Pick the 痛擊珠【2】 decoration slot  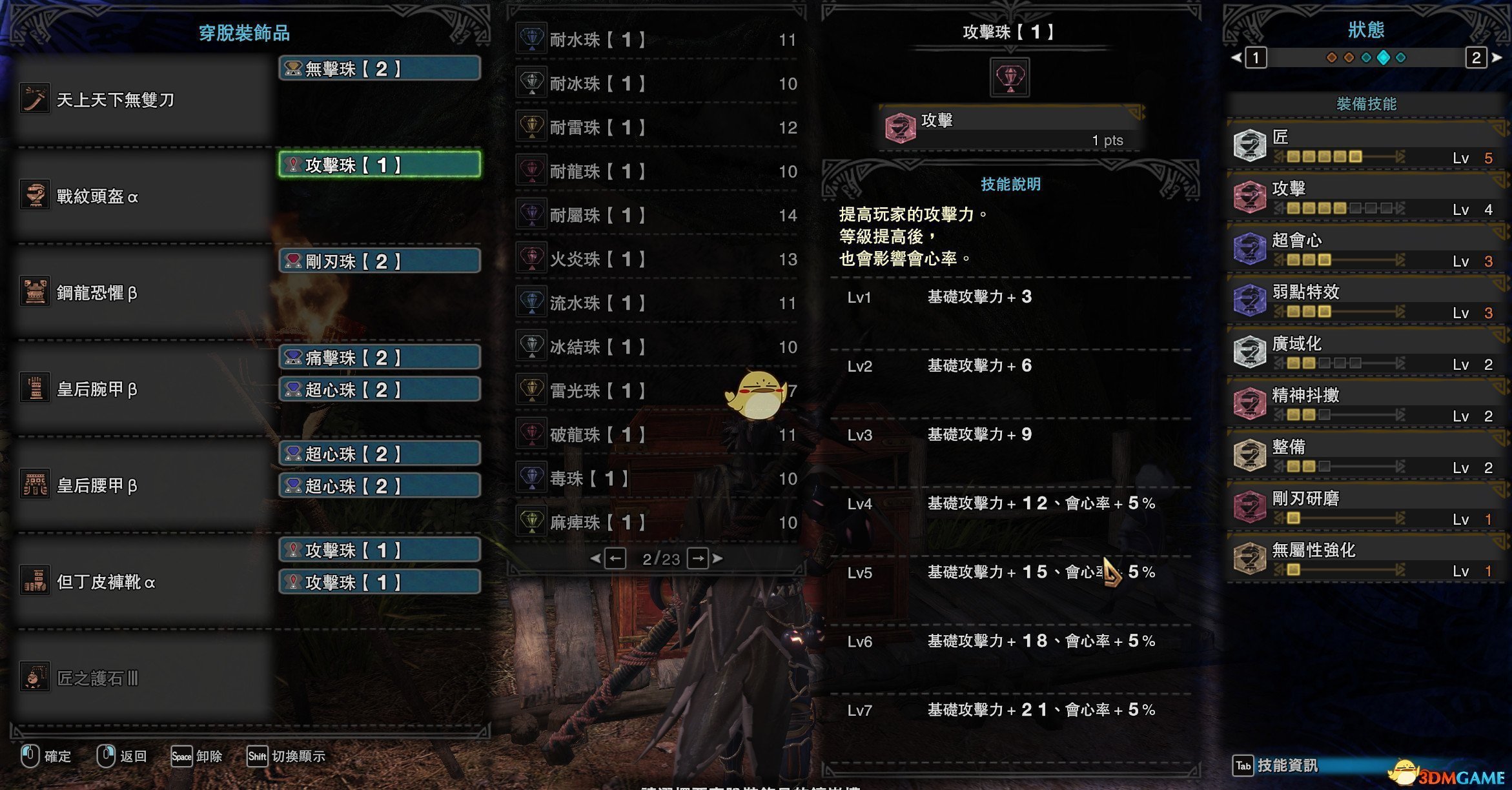(x=380, y=357)
